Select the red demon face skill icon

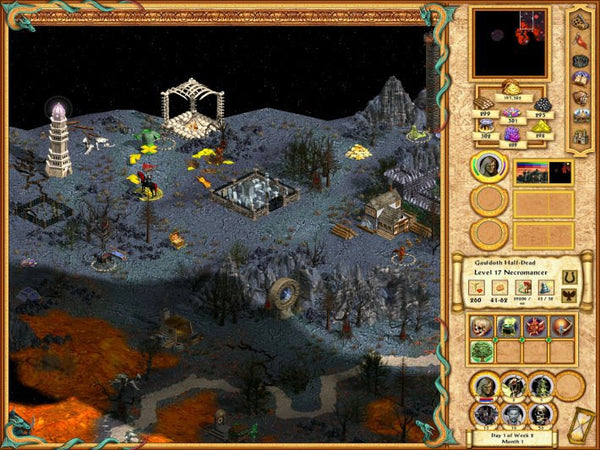tap(536, 327)
